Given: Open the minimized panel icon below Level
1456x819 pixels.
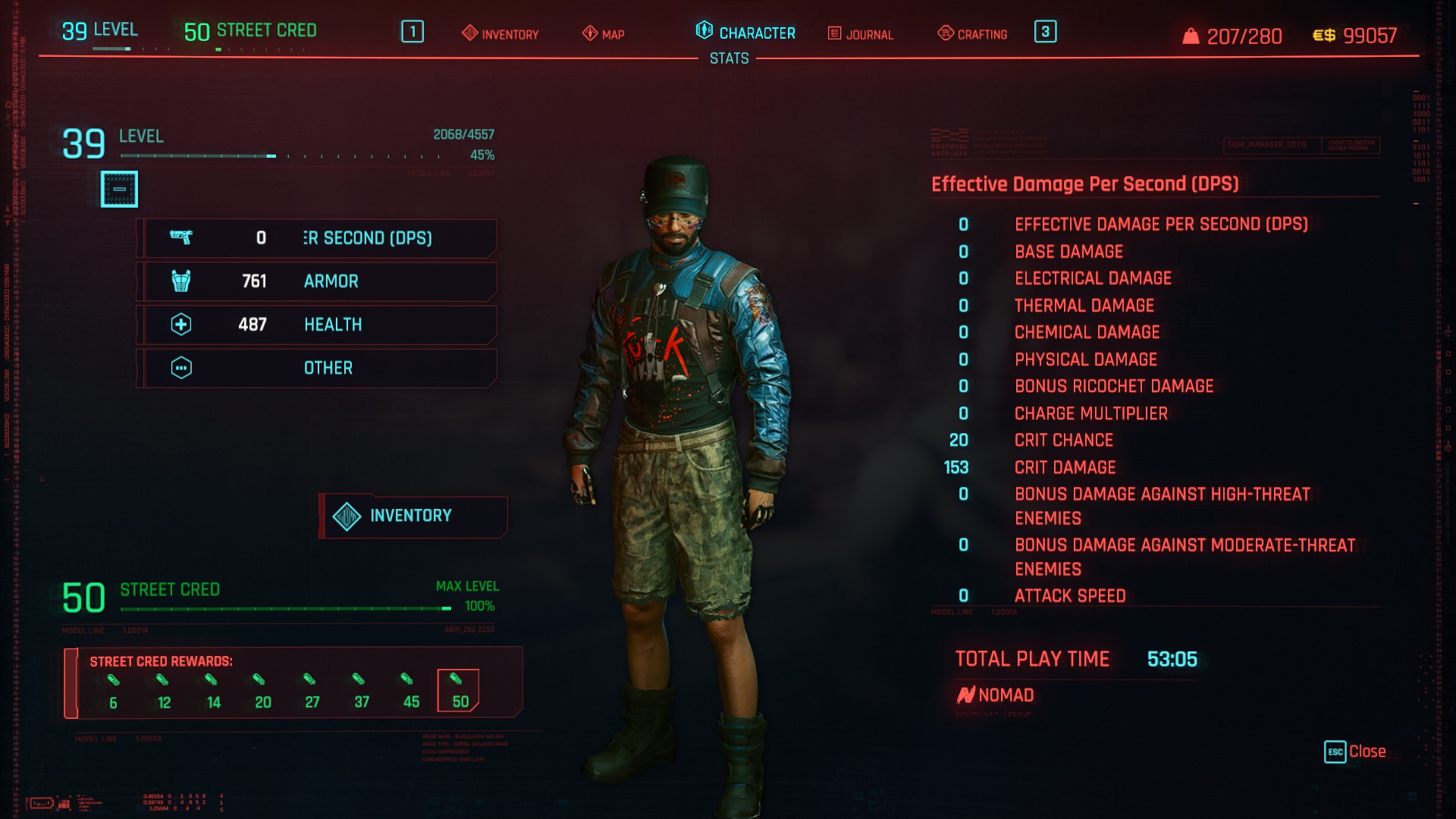Looking at the screenshot, I should tap(119, 189).
